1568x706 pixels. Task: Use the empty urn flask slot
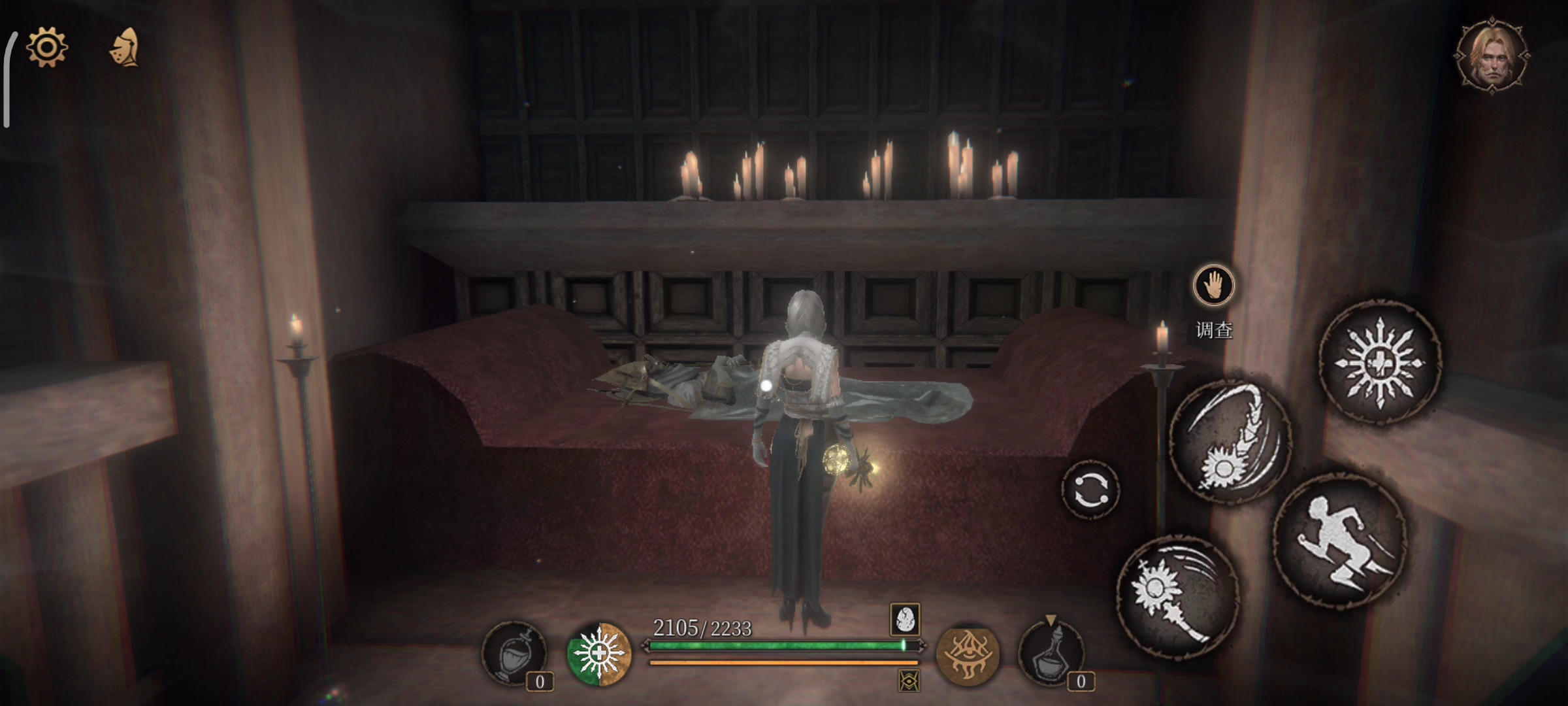tap(514, 654)
